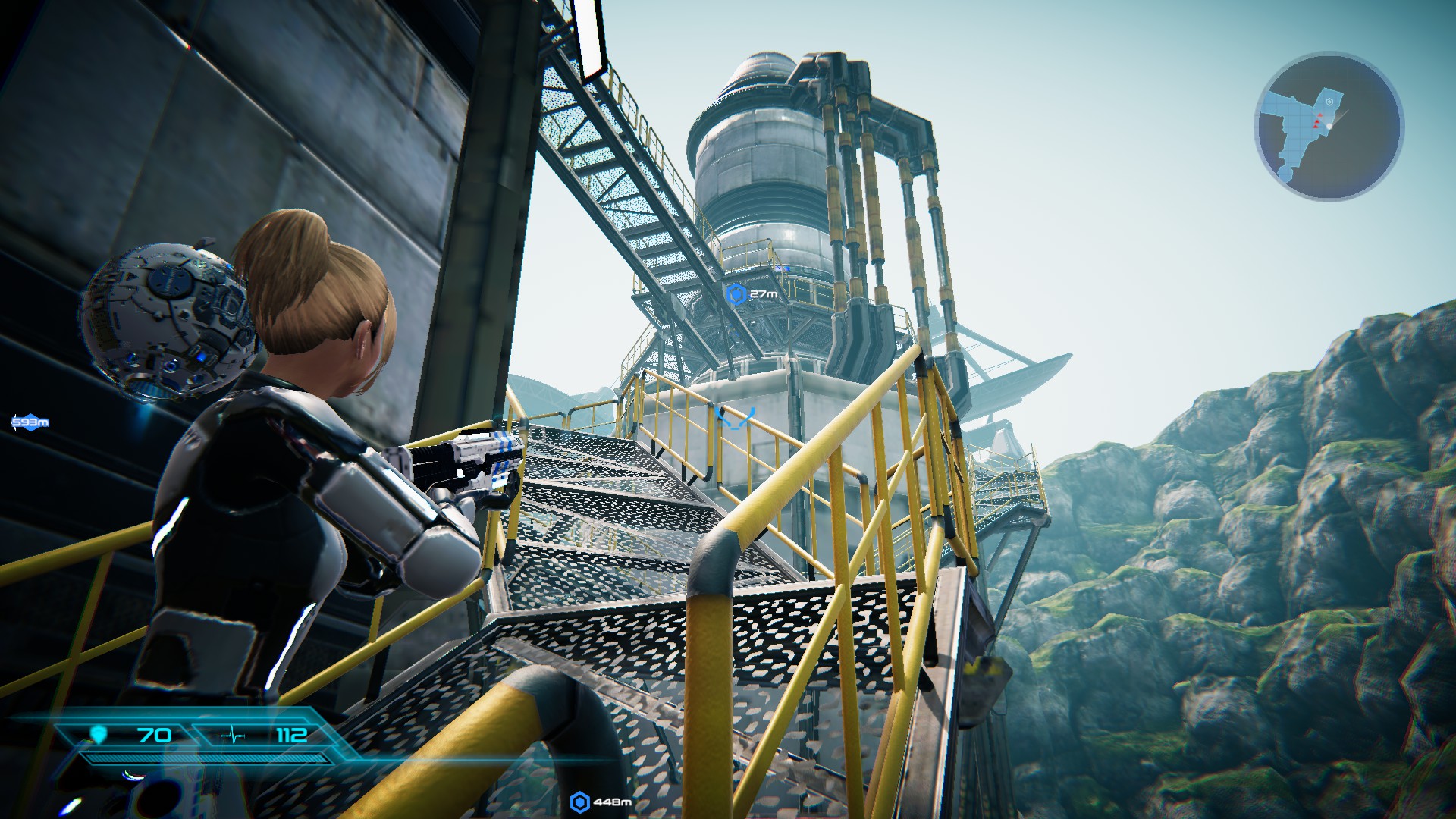
Task: Click the circular minimap
Action: pos(1329,126)
